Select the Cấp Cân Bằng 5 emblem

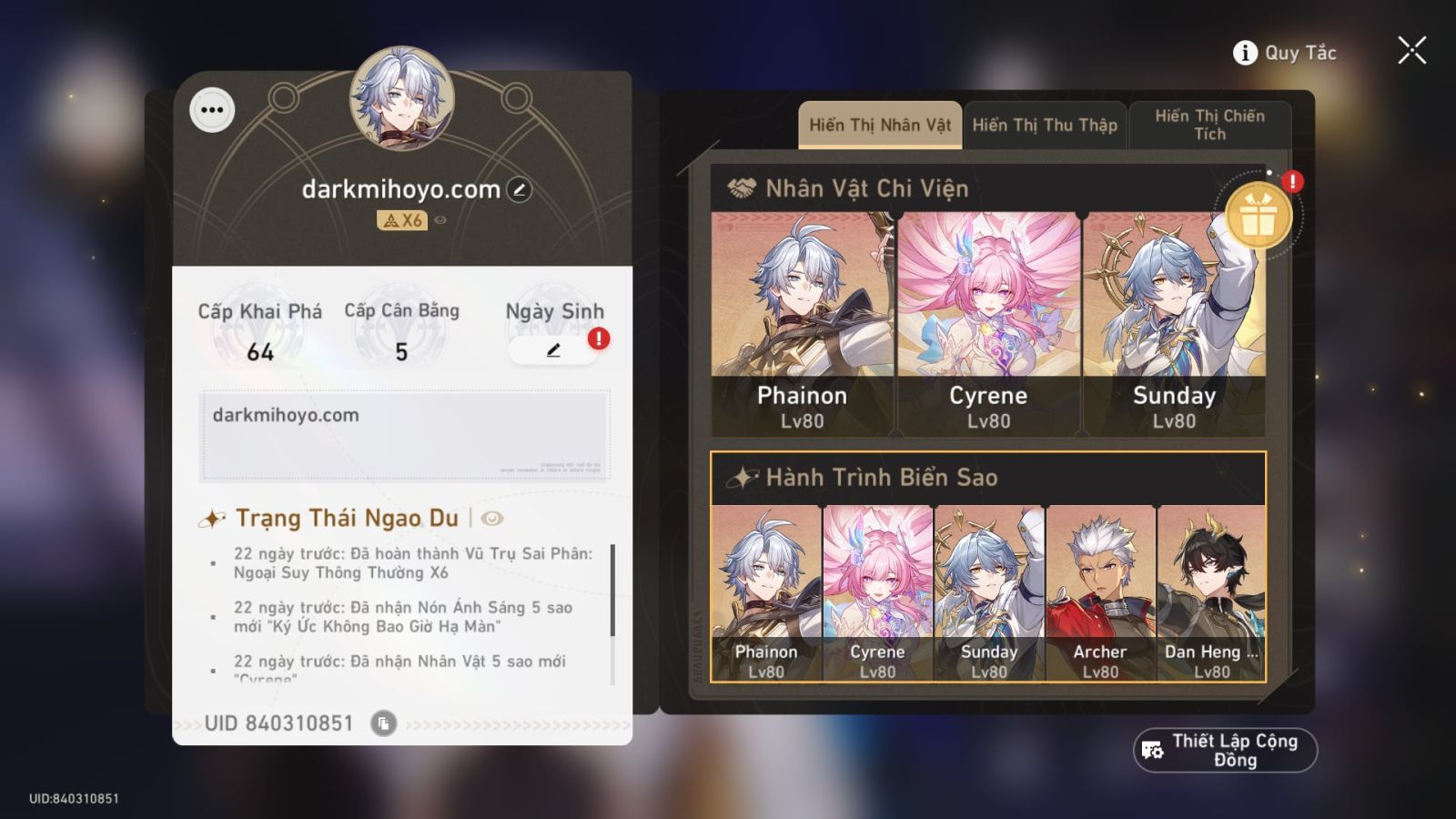pyautogui.click(x=401, y=332)
